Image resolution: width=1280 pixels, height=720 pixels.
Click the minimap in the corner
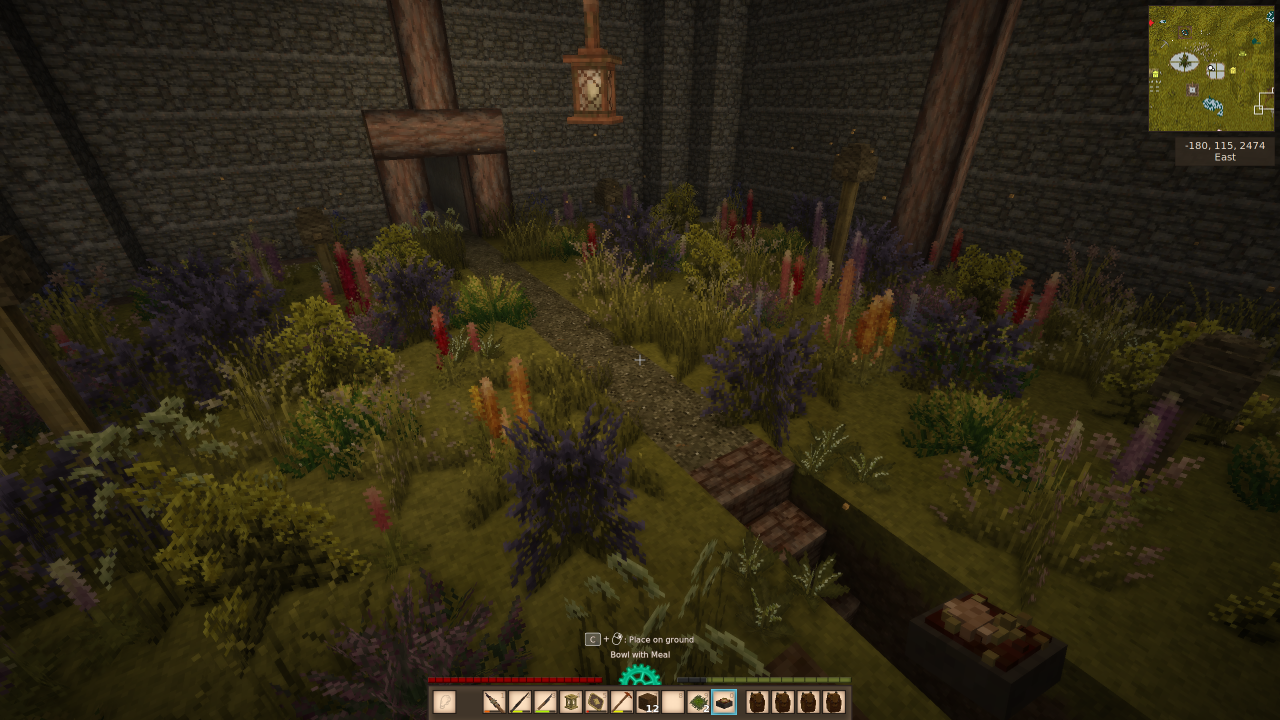tap(1211, 69)
